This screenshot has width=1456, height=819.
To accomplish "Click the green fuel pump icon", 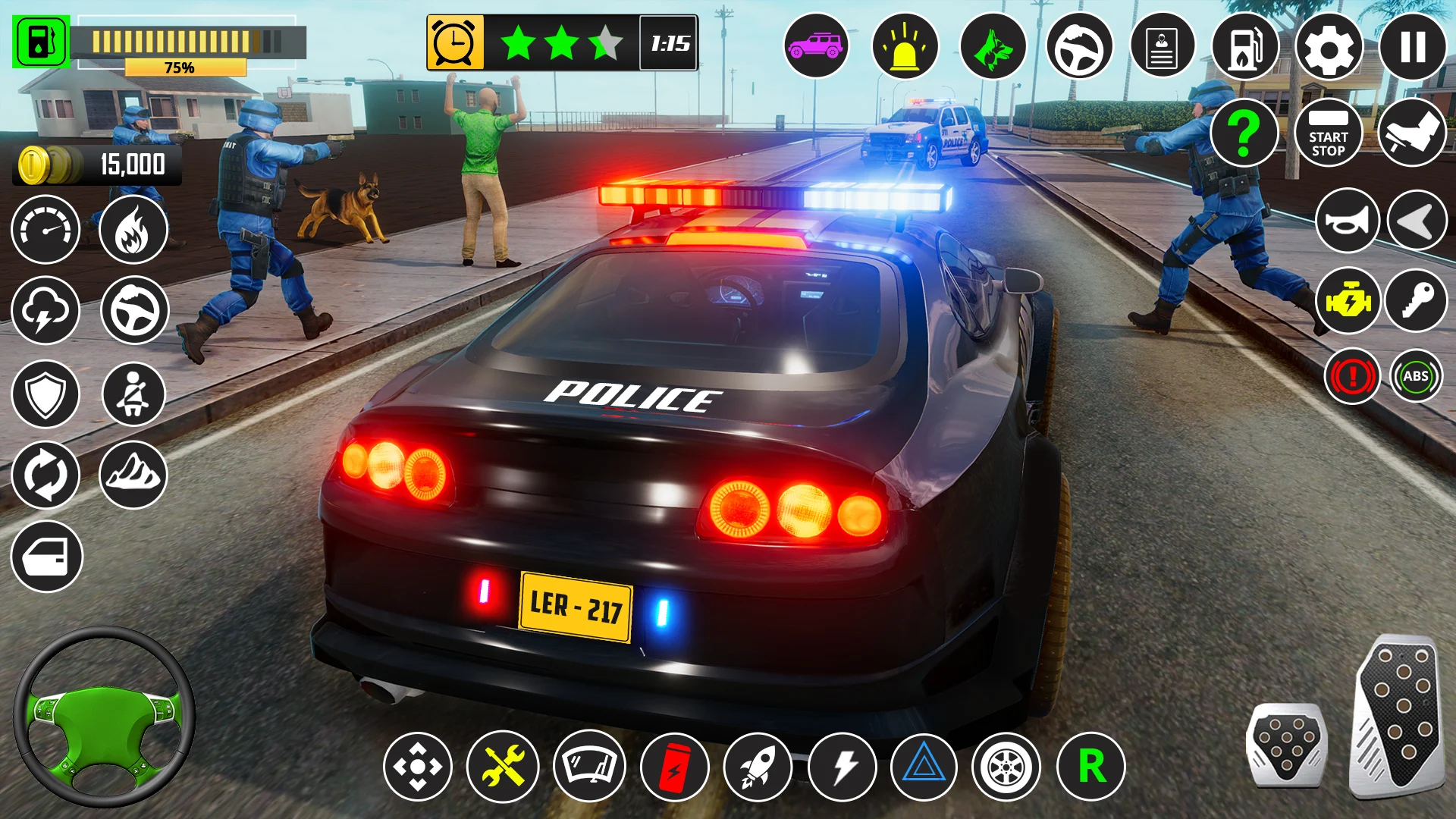I will tap(41, 42).
